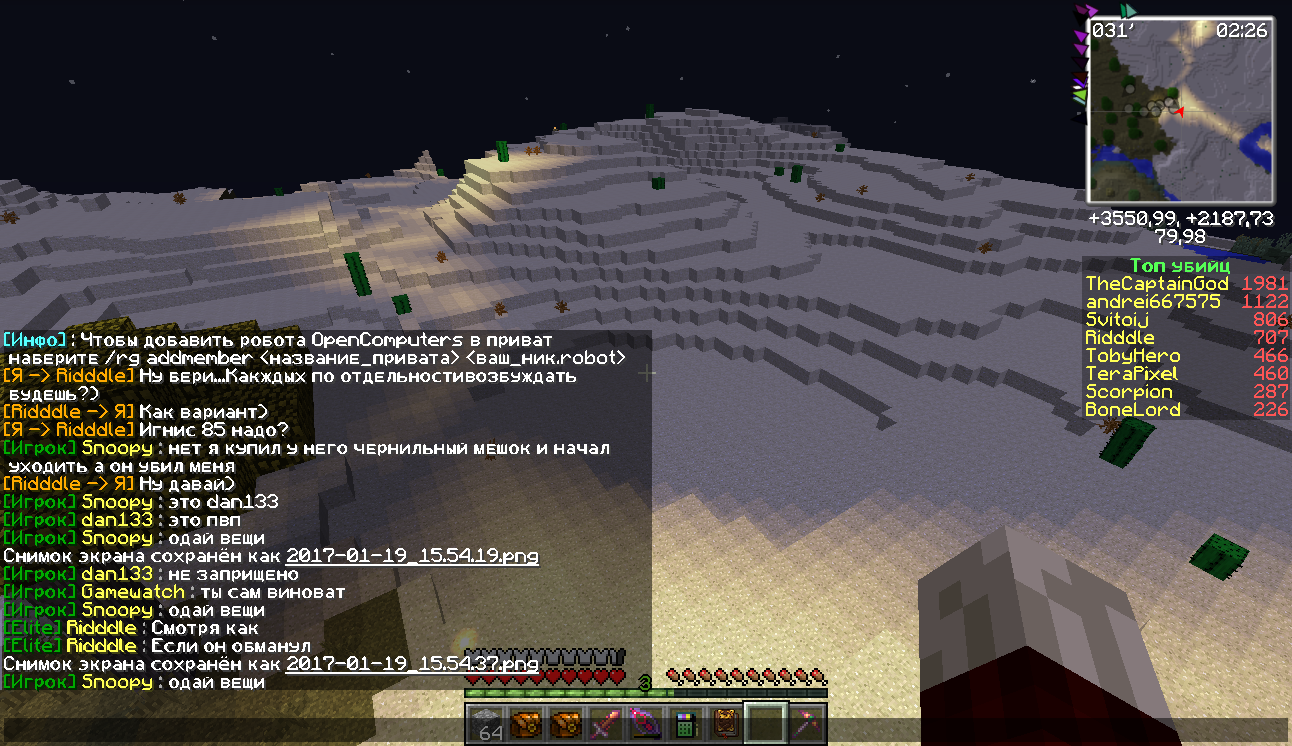
Task: Choose the purple crystal item slot
Action: tap(645, 723)
